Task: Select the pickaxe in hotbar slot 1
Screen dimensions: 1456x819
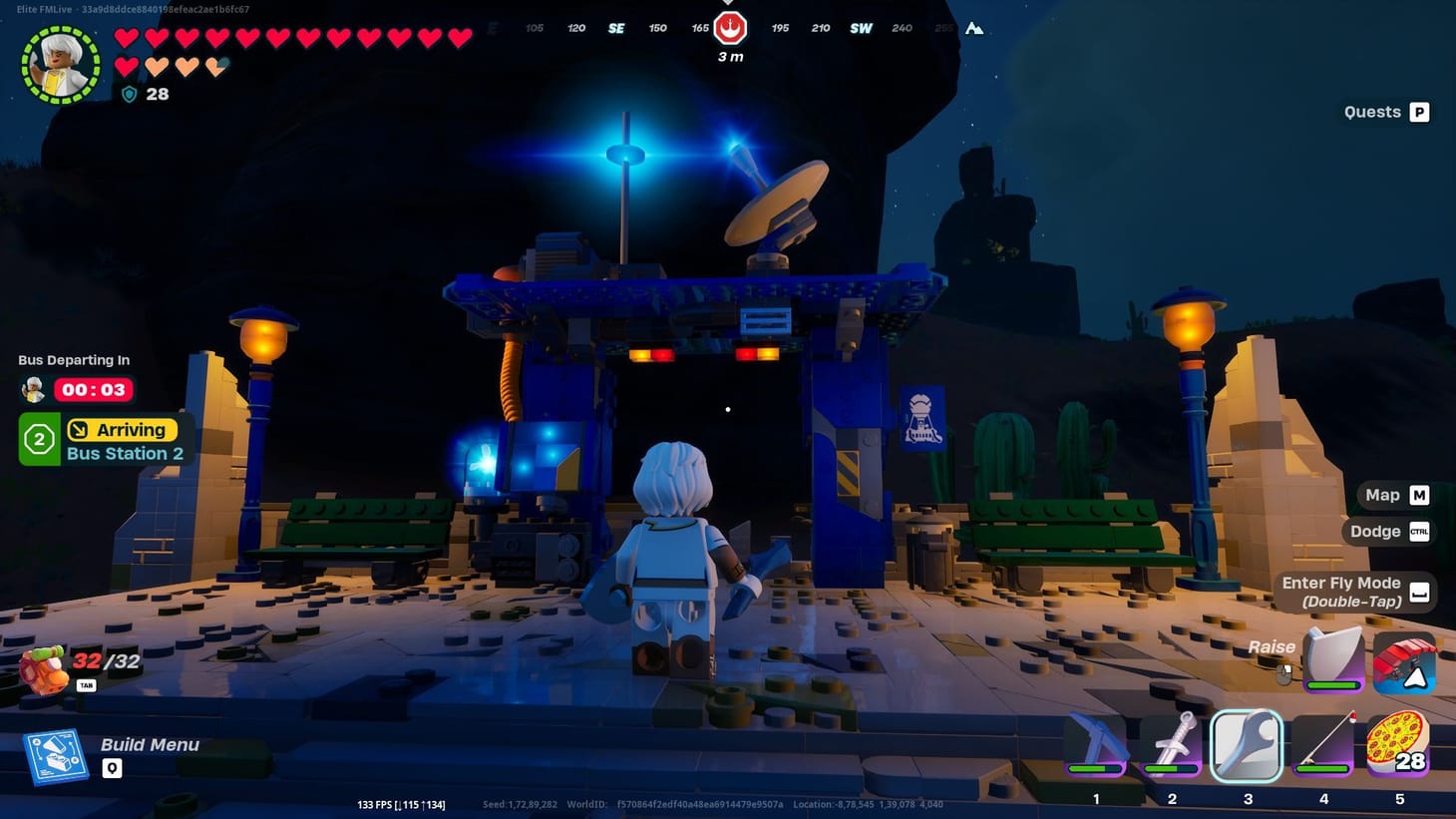Action: coord(1095,743)
